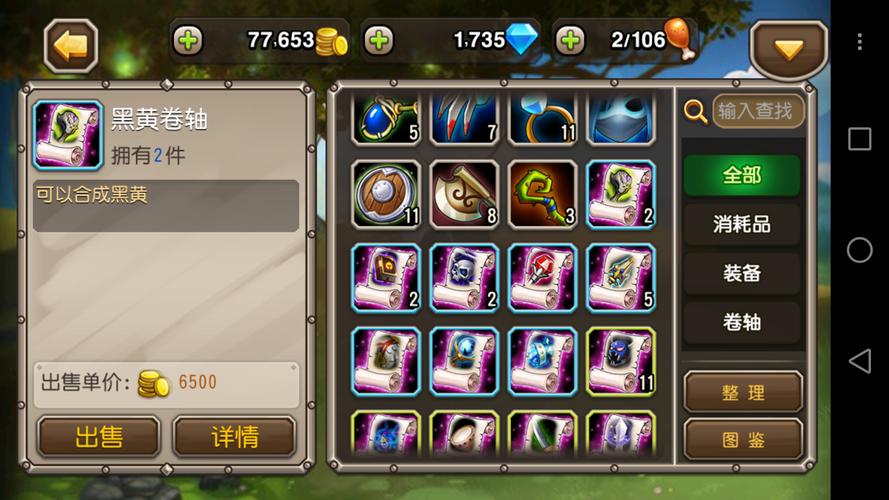This screenshot has height=500, width=889.
Task: Switch to the 装备 tab
Action: click(742, 273)
